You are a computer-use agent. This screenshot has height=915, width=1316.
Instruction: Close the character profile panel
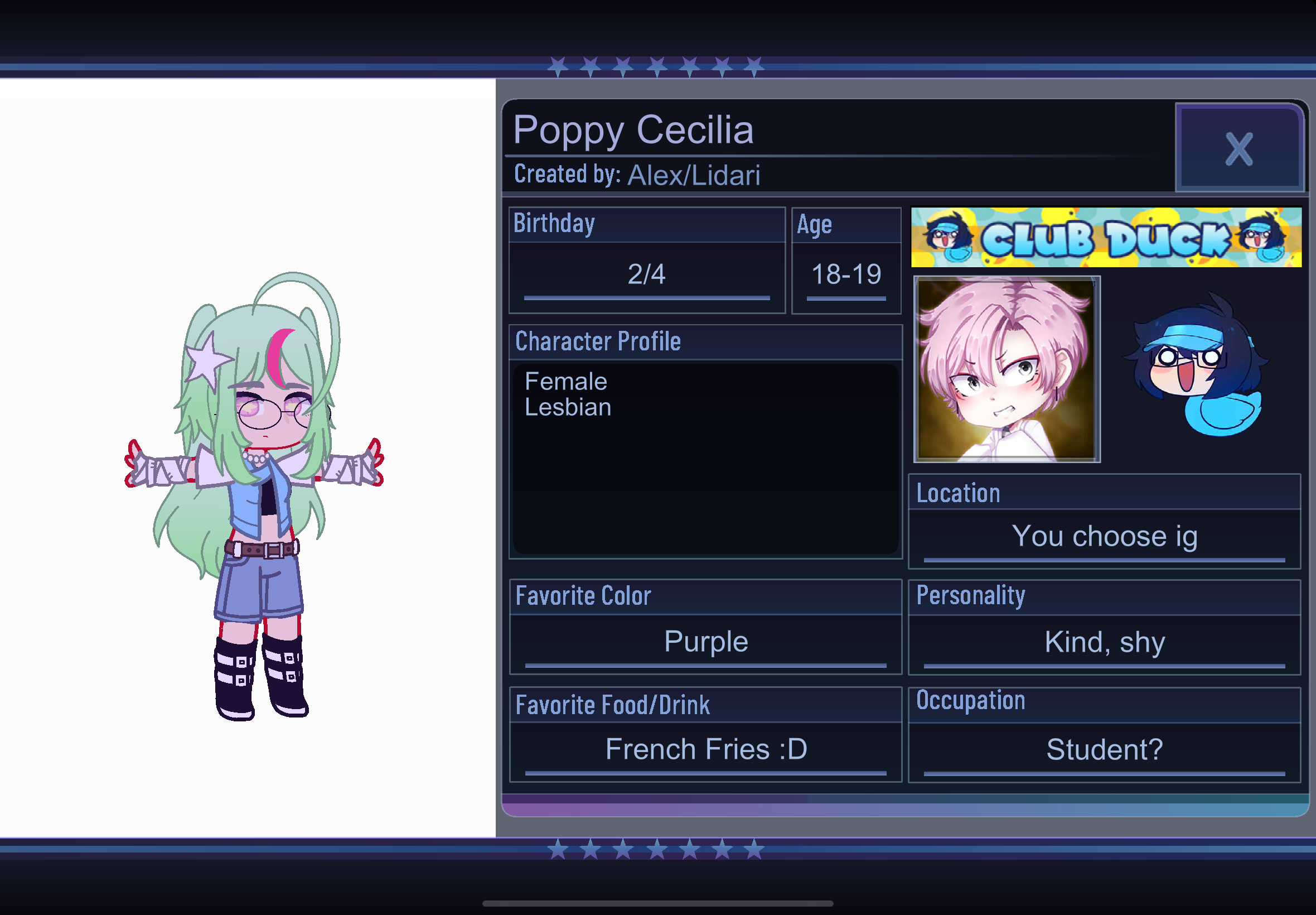point(1238,148)
